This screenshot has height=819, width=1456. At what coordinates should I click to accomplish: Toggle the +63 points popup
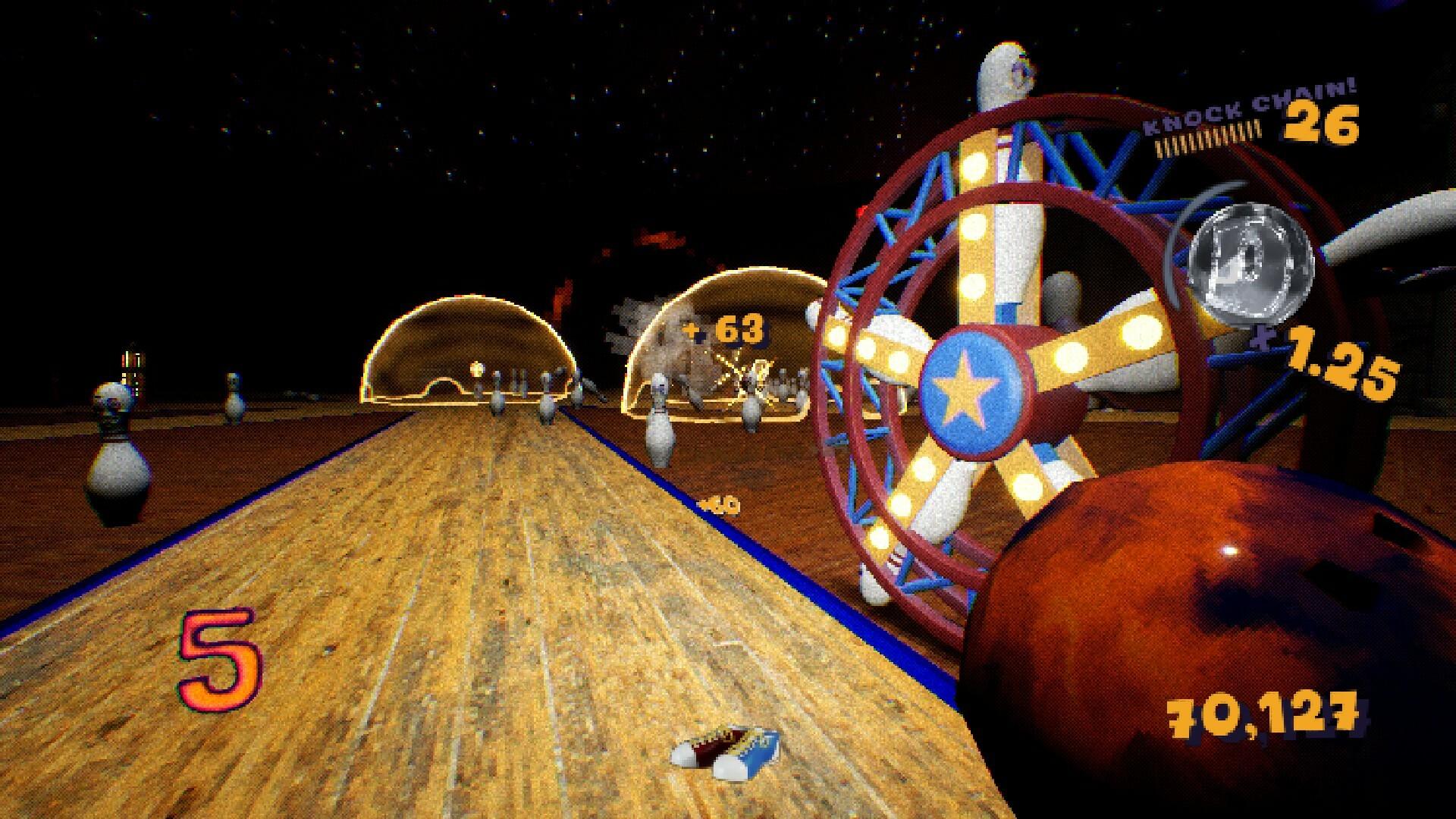click(721, 331)
